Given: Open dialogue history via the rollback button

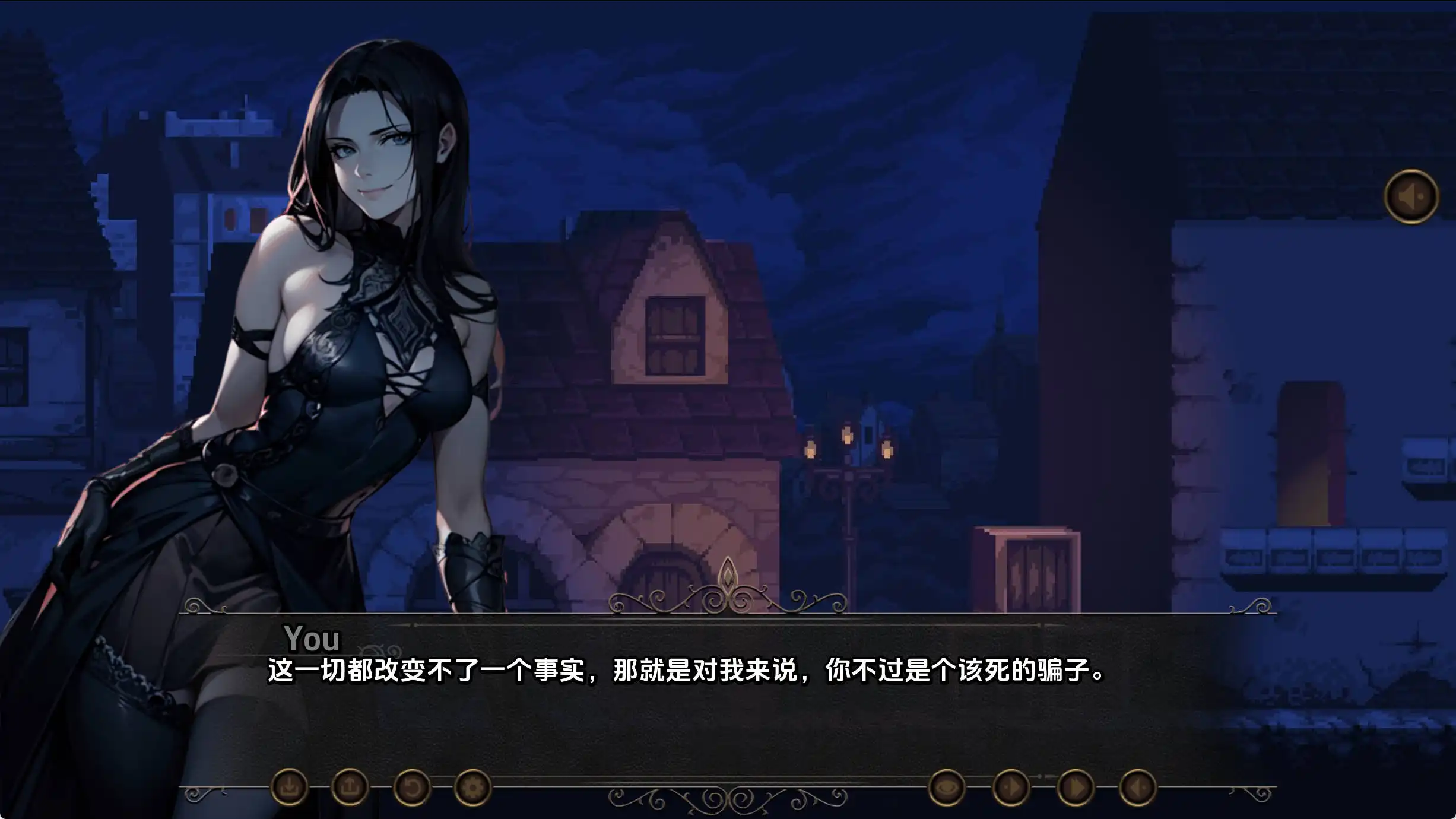Looking at the screenshot, I should 413,788.
